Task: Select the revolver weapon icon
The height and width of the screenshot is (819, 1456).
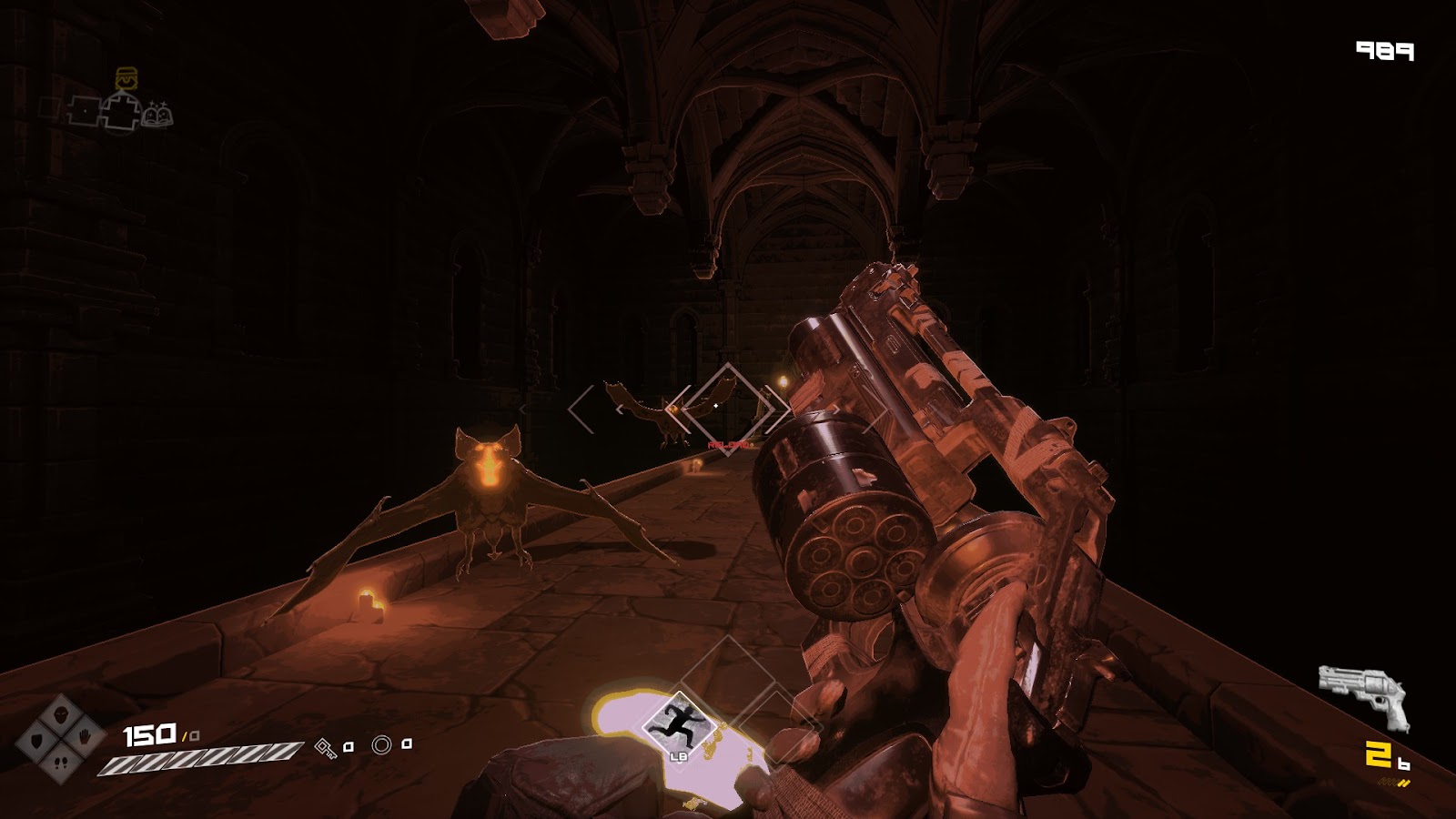Action: [x=1363, y=696]
